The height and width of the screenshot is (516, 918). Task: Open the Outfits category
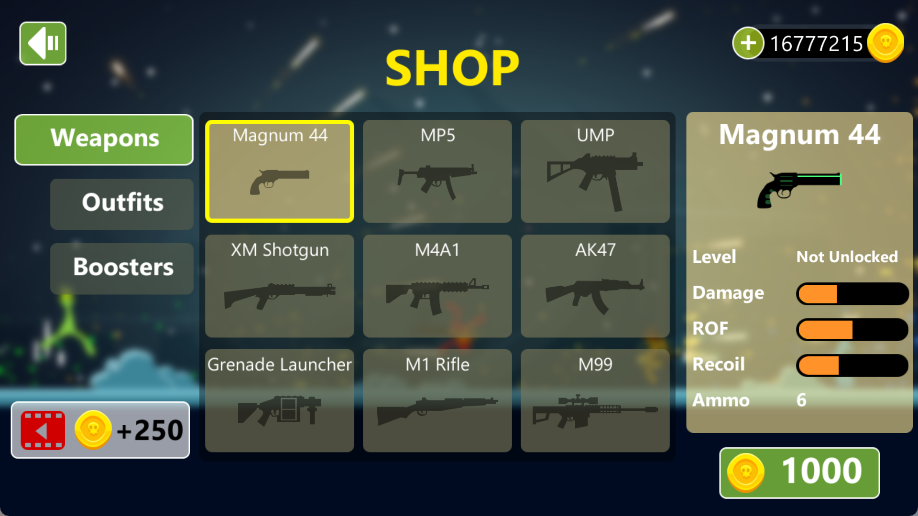(122, 203)
